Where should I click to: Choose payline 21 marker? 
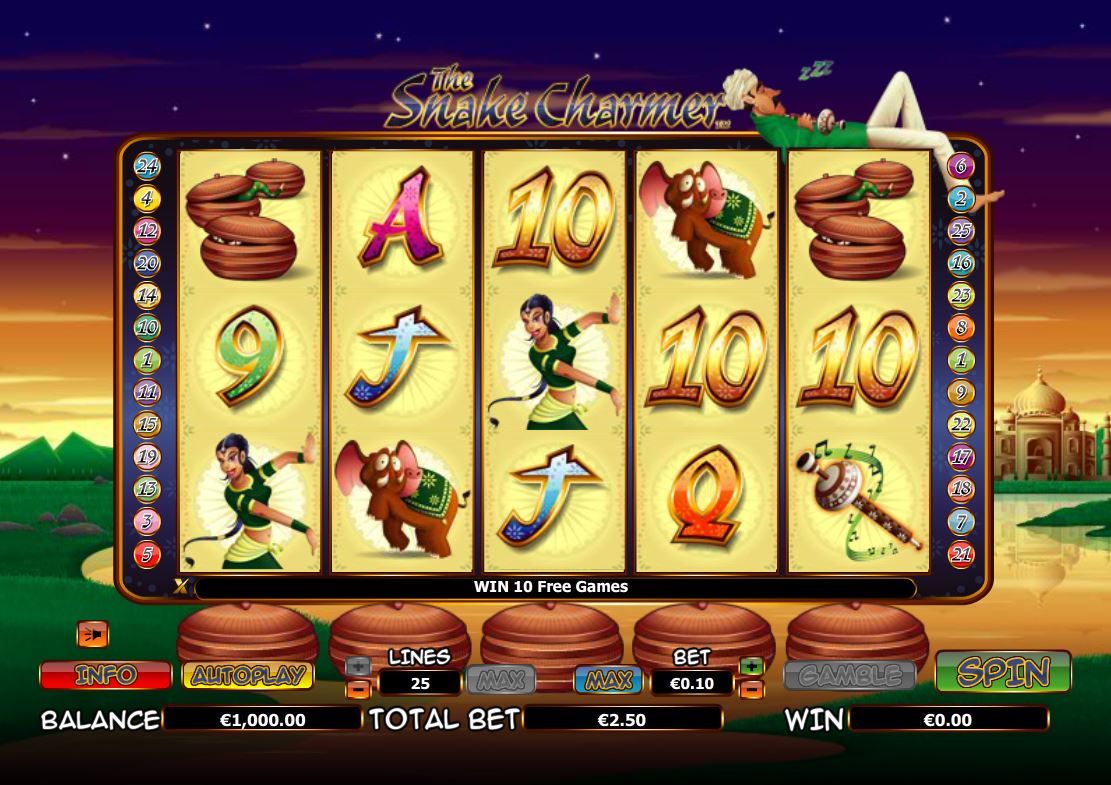tap(961, 554)
